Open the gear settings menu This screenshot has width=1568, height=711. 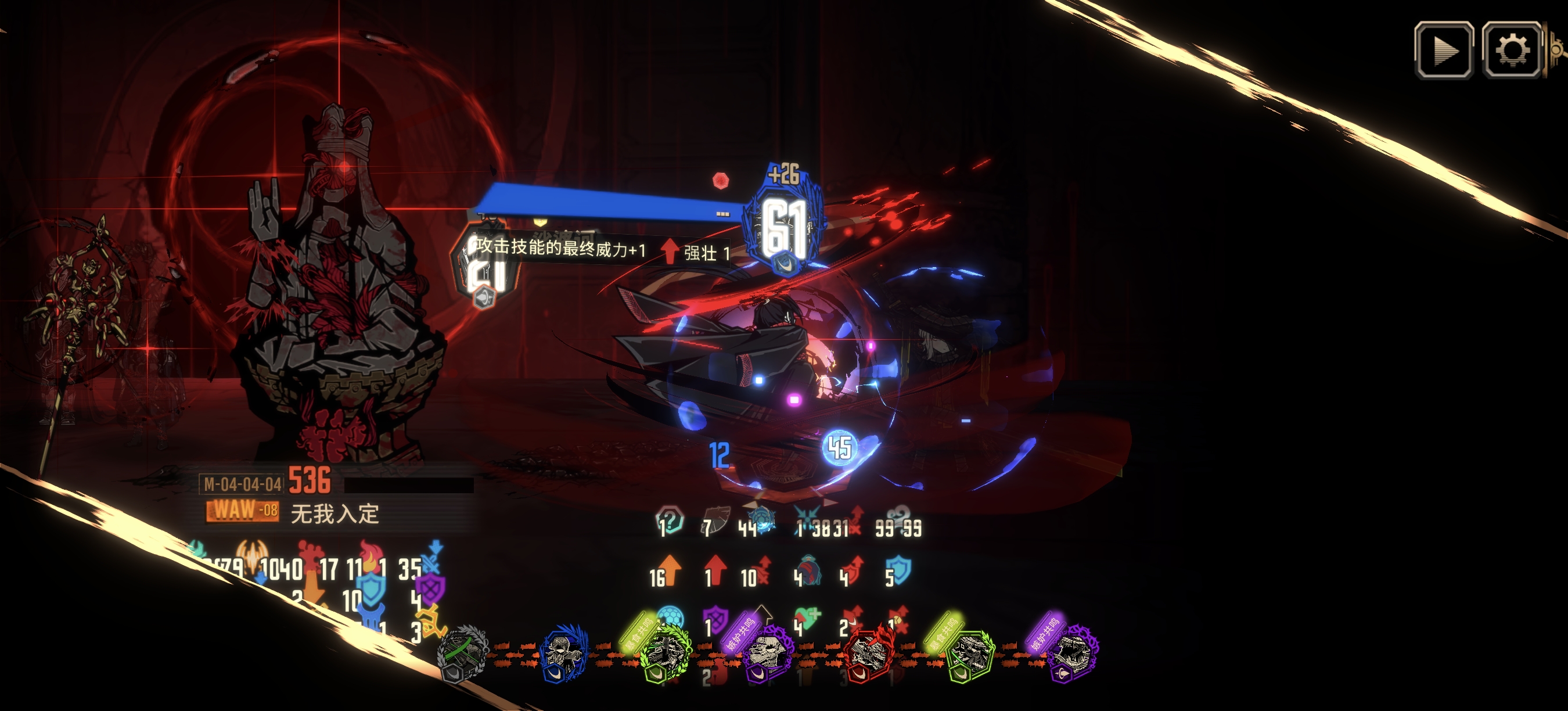pos(1512,50)
